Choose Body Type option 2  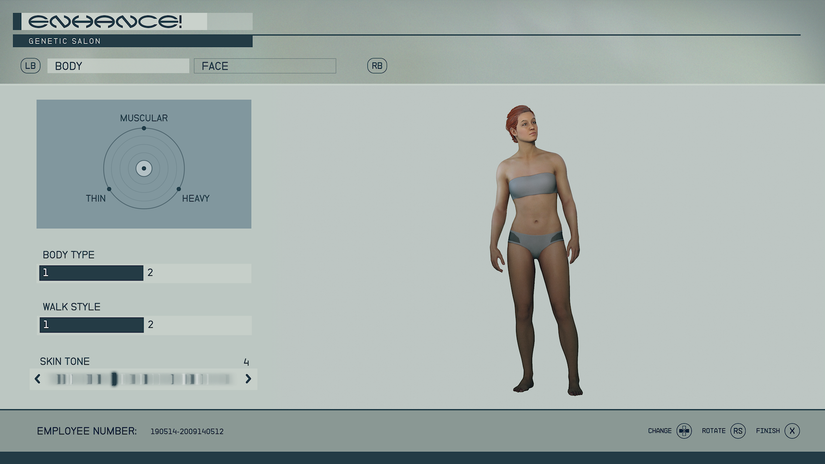[x=198, y=273]
